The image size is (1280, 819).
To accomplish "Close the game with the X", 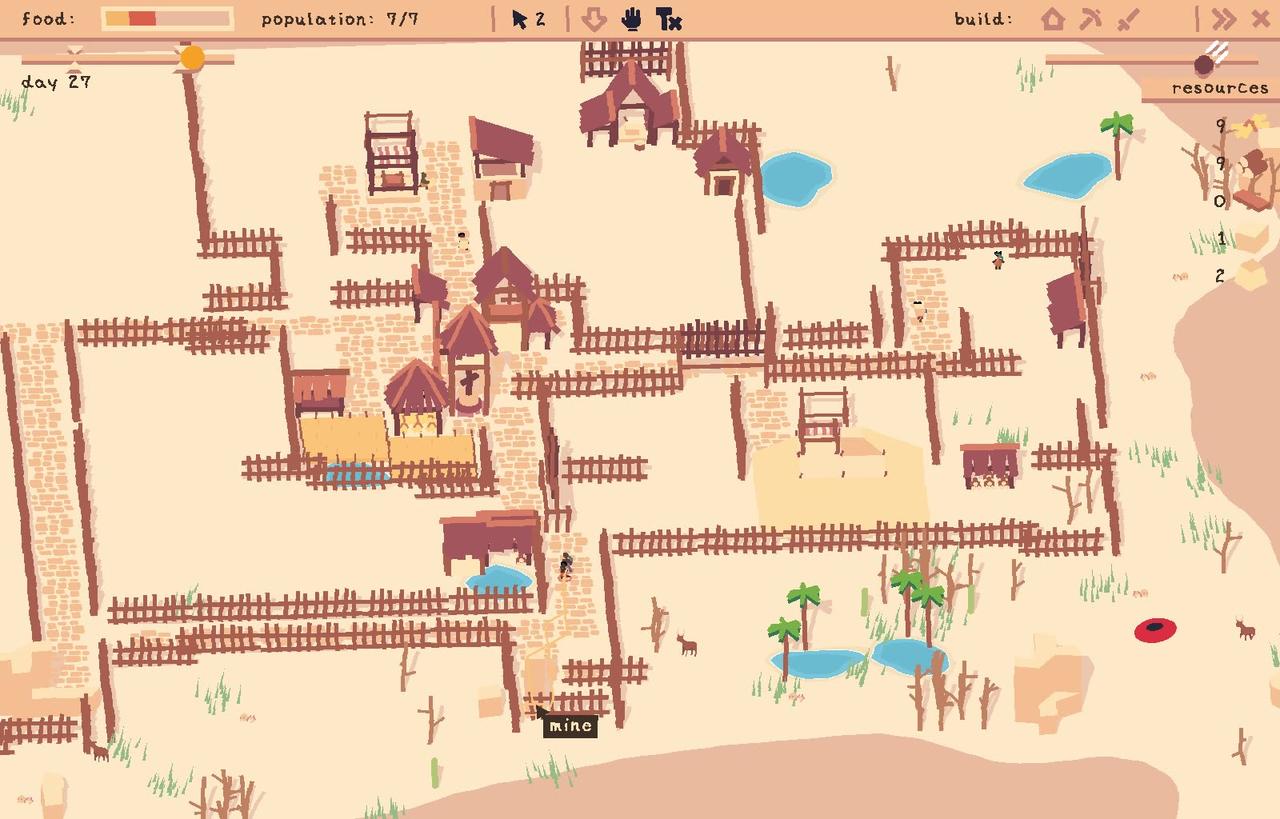I will click(1260, 19).
